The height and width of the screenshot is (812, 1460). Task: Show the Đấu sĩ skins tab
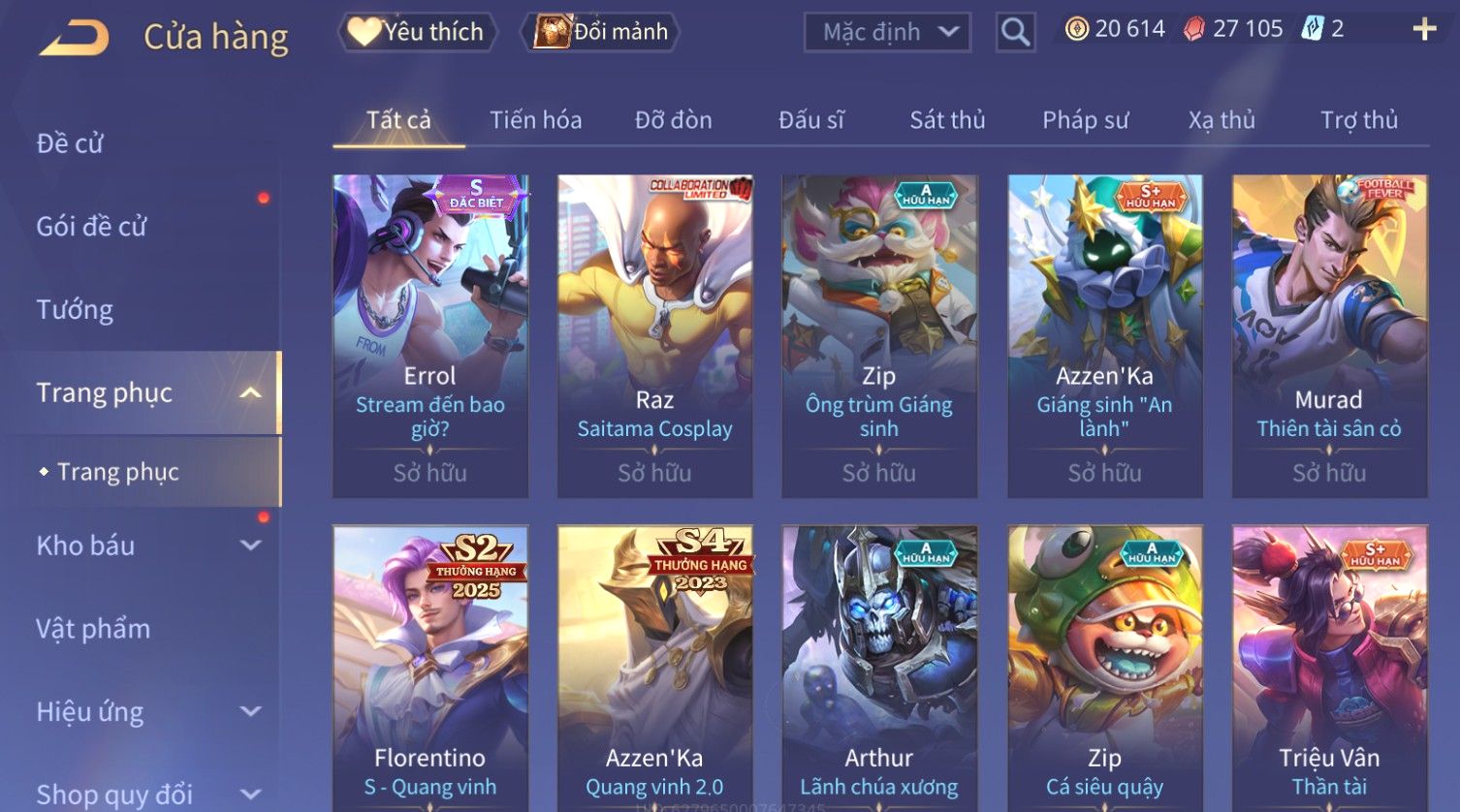click(x=811, y=120)
